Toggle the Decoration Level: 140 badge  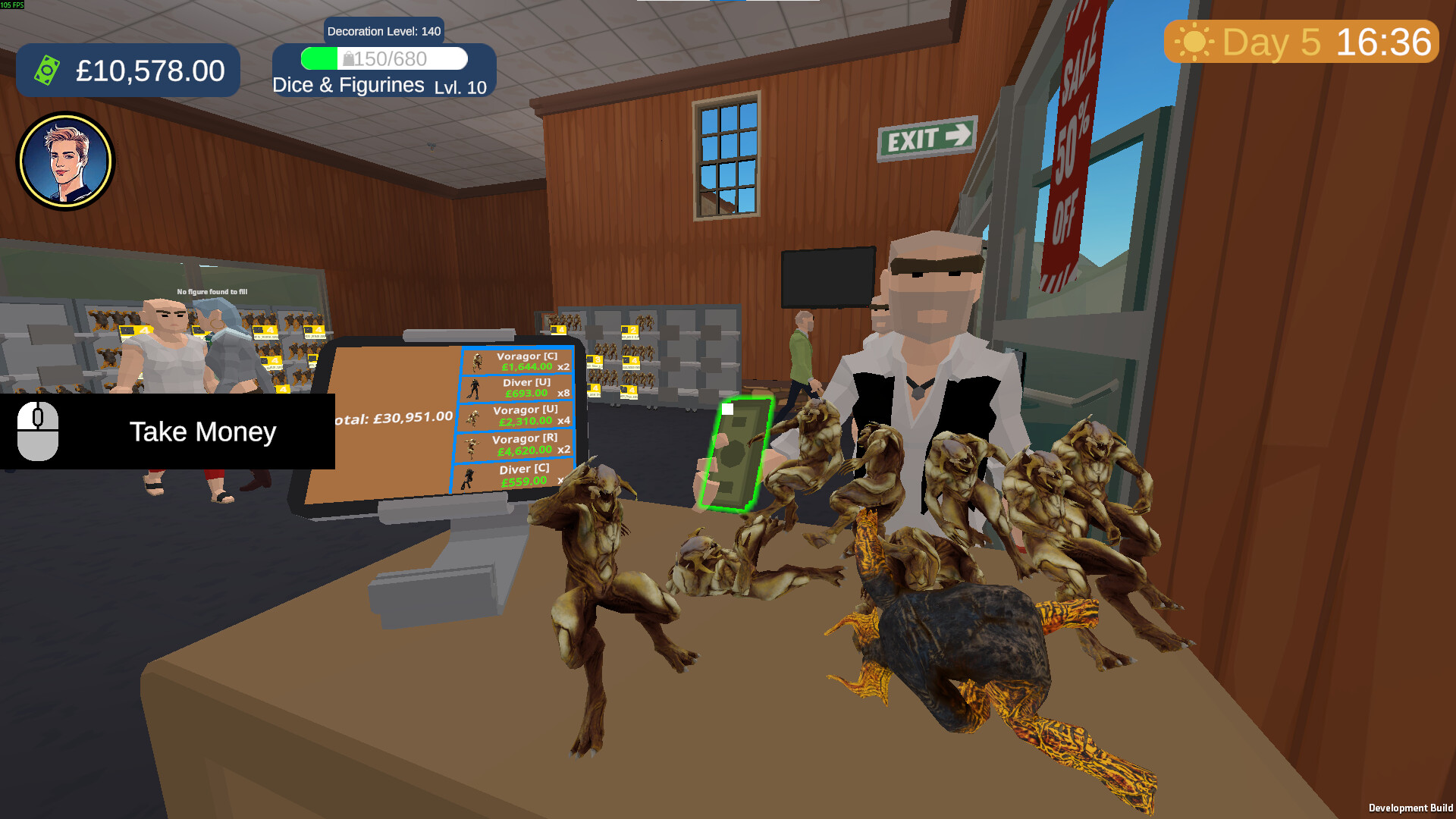[x=383, y=31]
